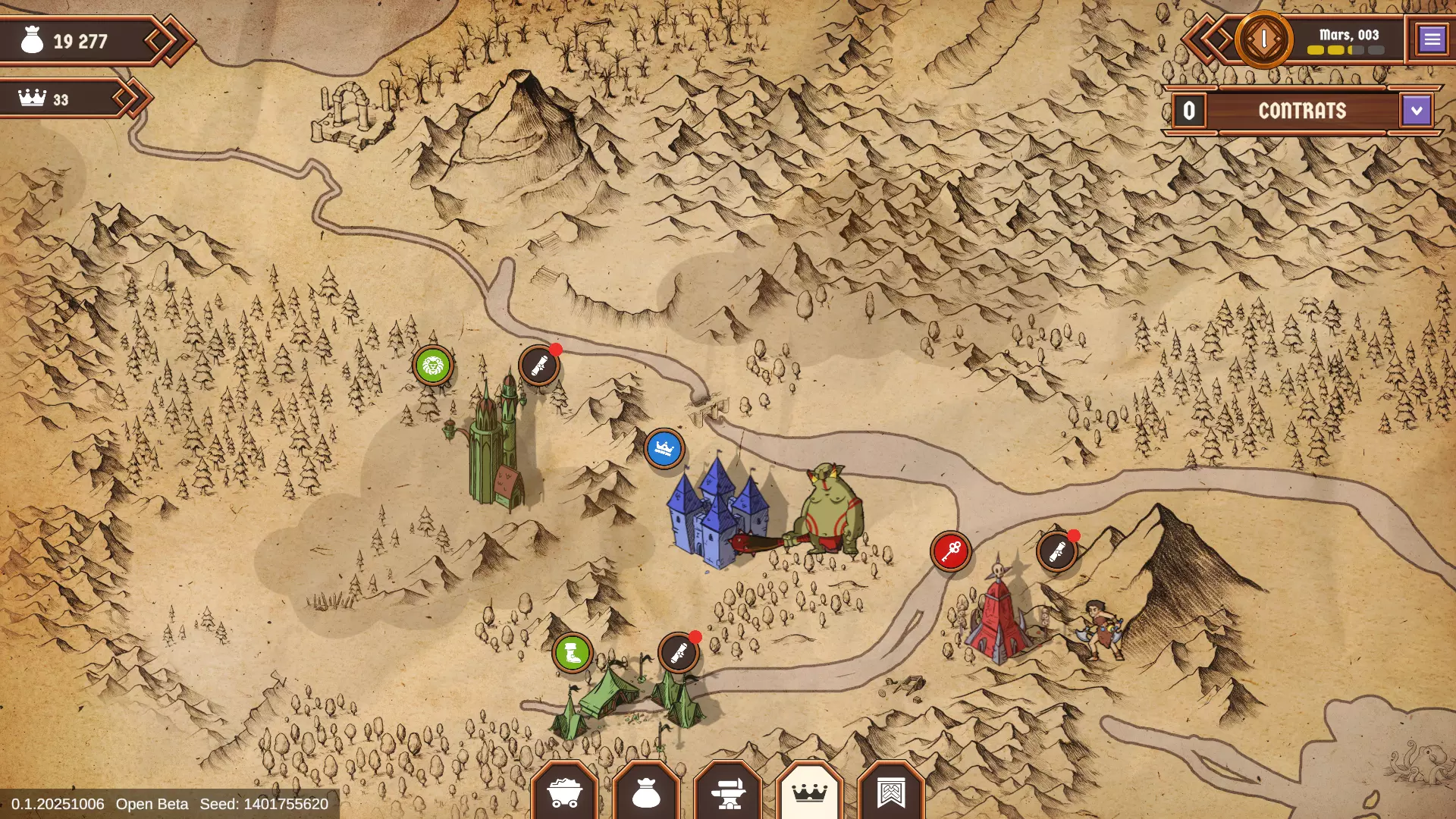Click the green lion marker near the tower
Viewport: 1456px width, 819px height.
click(x=431, y=366)
